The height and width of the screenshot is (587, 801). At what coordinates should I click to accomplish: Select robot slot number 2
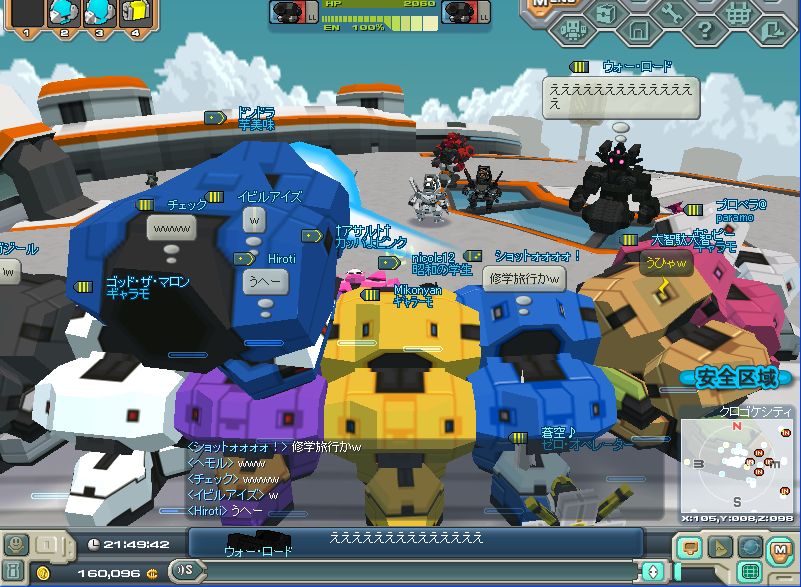point(62,13)
